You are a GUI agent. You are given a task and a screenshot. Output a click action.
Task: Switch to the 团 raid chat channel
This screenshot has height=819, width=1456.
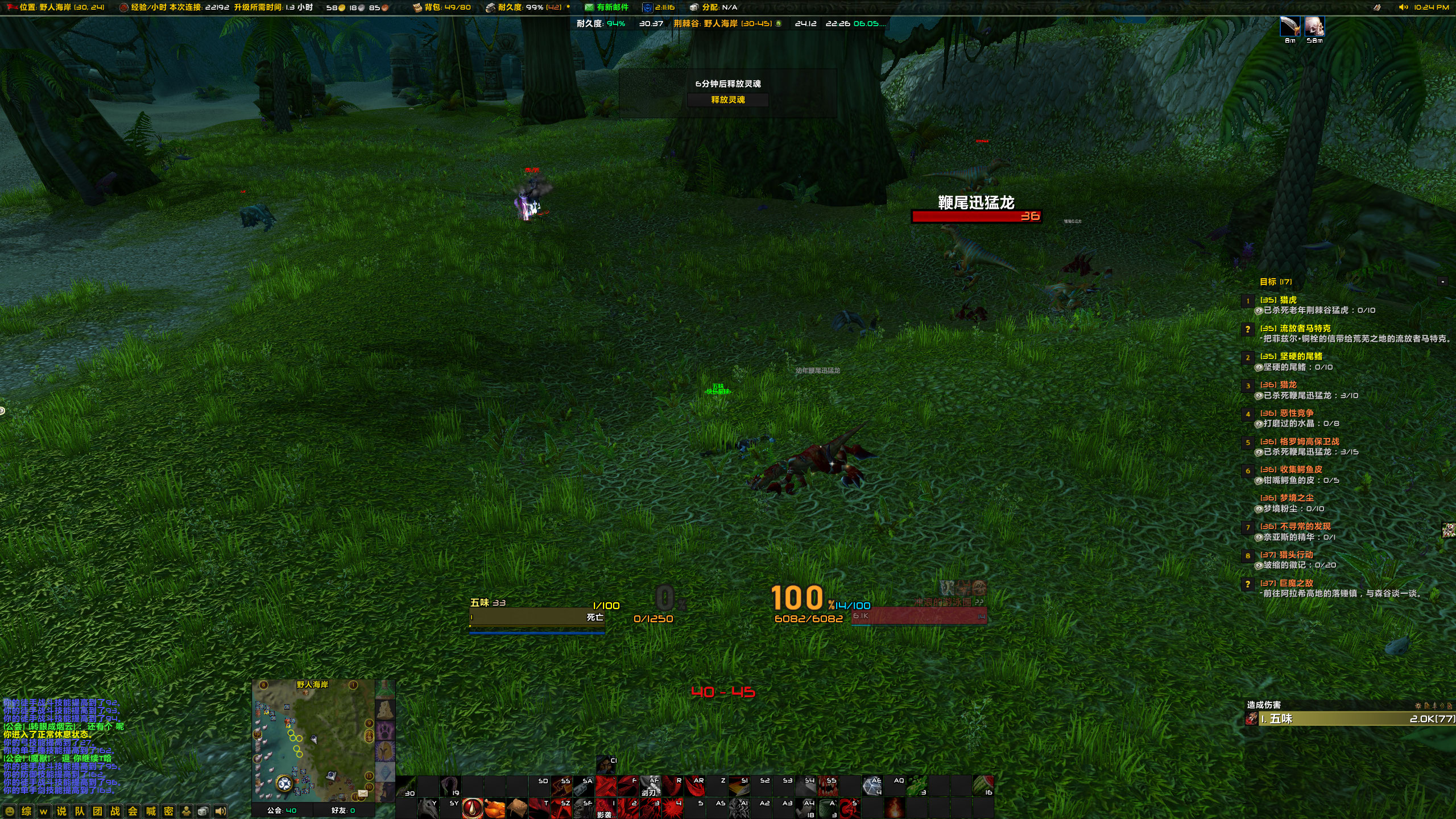click(x=96, y=810)
